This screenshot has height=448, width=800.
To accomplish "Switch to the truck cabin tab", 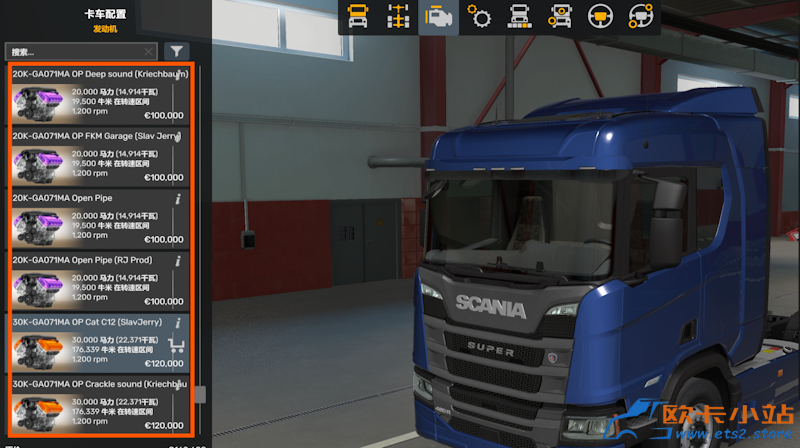I will (358, 17).
